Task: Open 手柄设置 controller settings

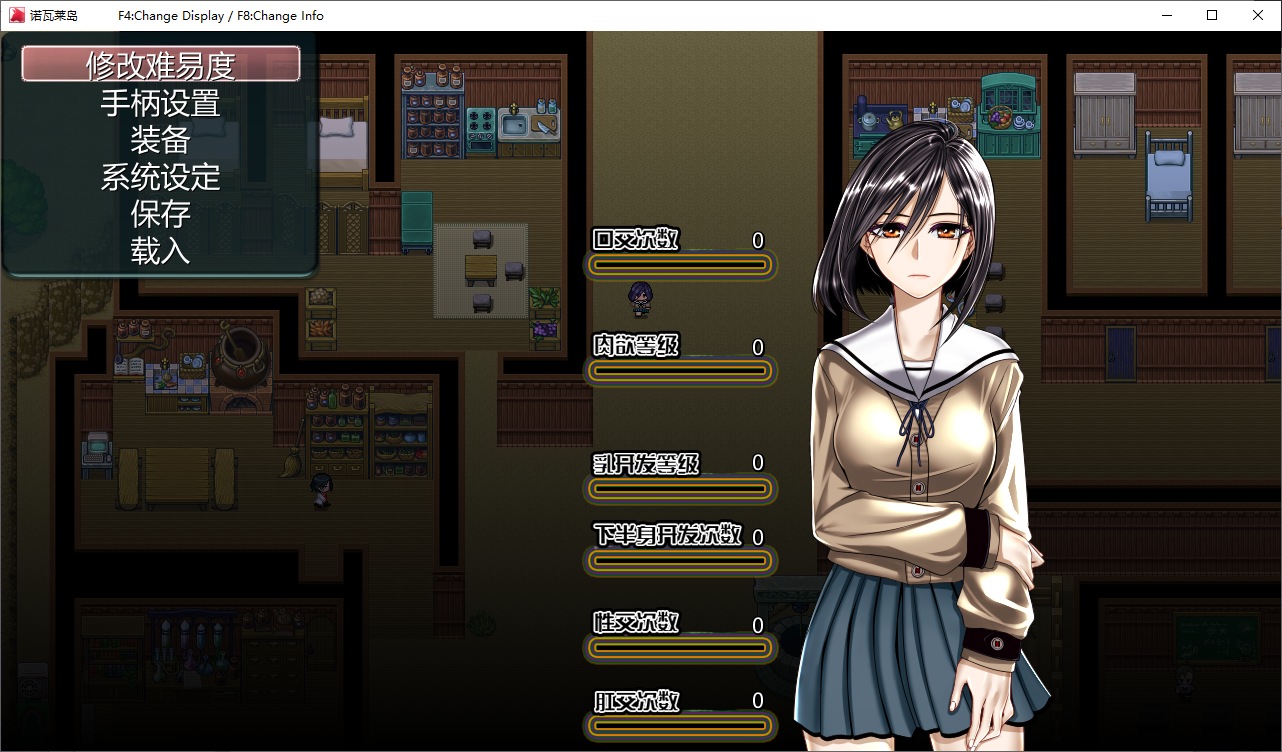Action: click(x=160, y=103)
